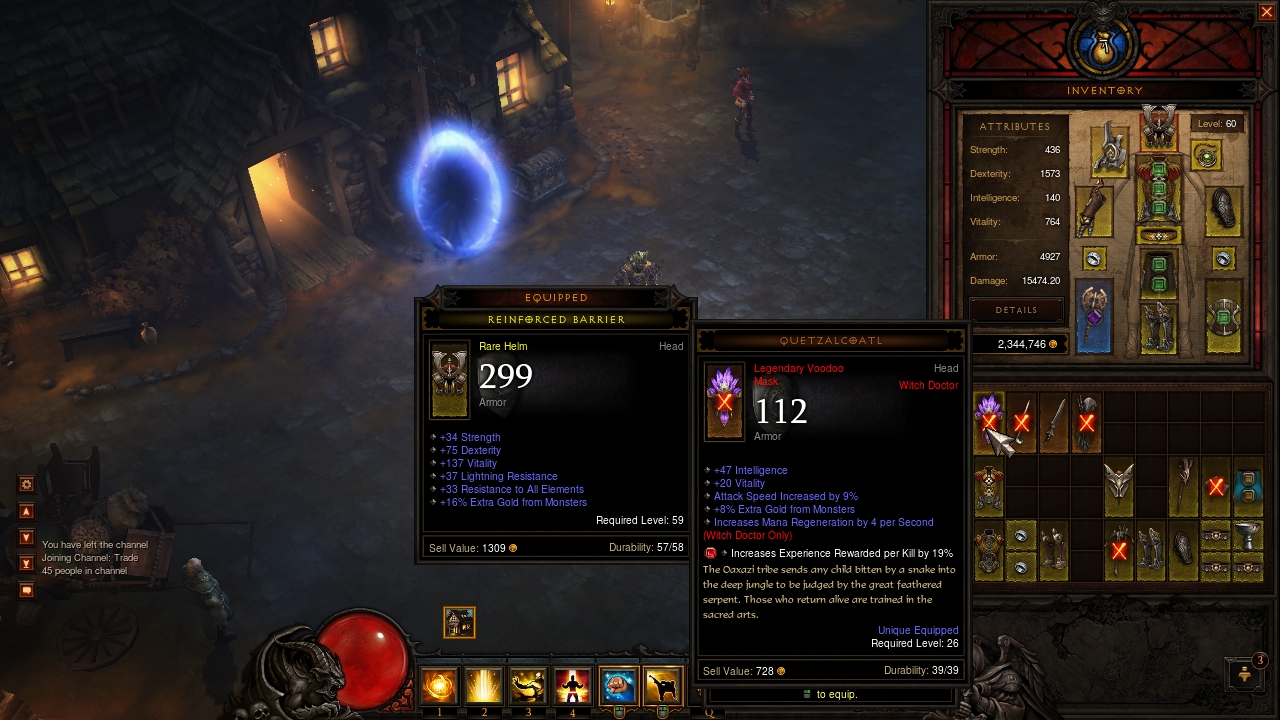Select the blue fist primary attack skill
Screen dimensions: 1280x720
[x=619, y=686]
